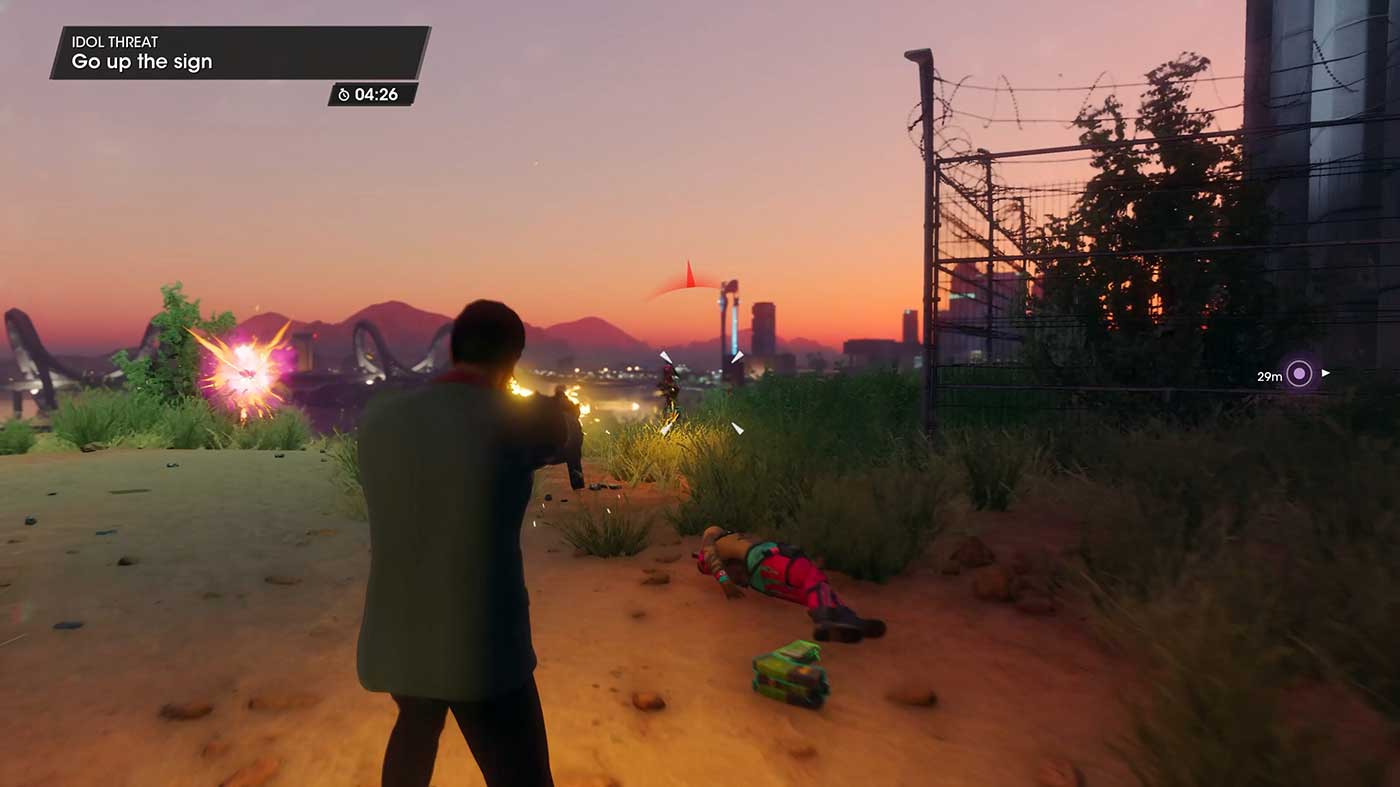The image size is (1400, 787).
Task: Click the purple objective waypoint marker
Action: pos(1299,374)
